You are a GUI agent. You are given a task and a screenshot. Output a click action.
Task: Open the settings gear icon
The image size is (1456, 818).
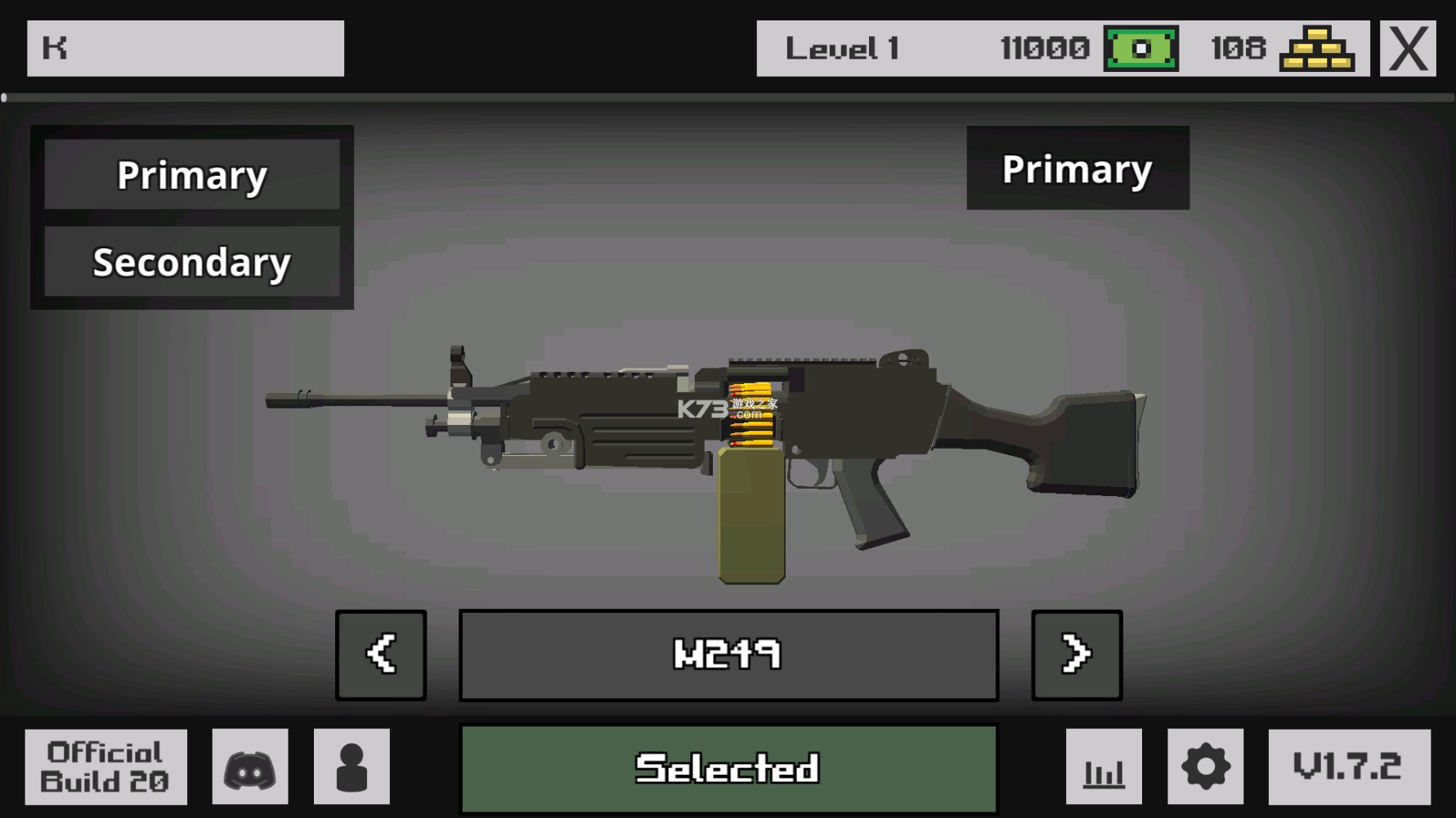pos(1205,767)
